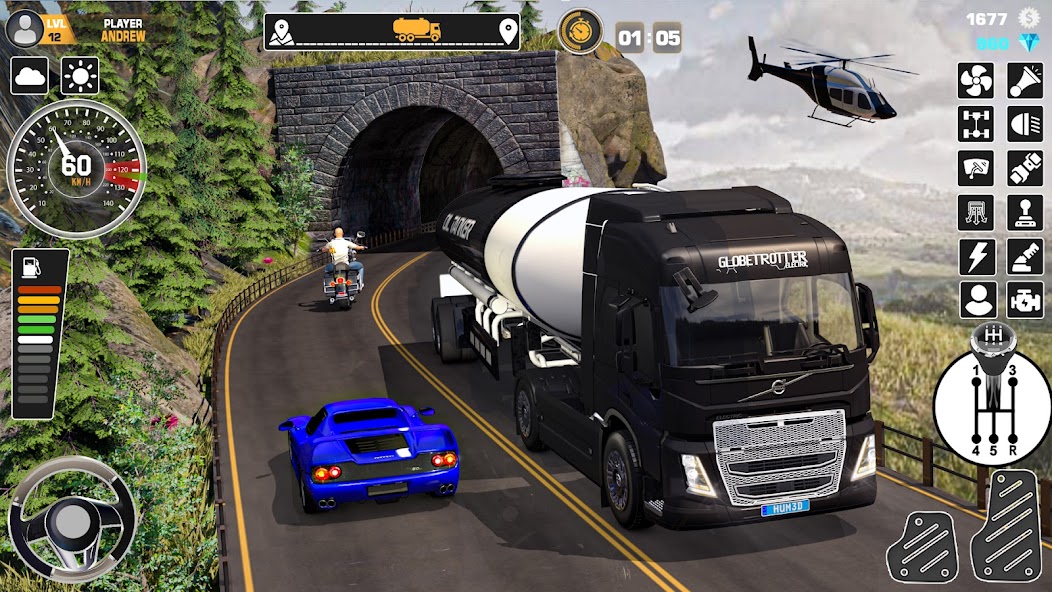Tap the brake pedal
The height and width of the screenshot is (592, 1052).
[x=921, y=546]
